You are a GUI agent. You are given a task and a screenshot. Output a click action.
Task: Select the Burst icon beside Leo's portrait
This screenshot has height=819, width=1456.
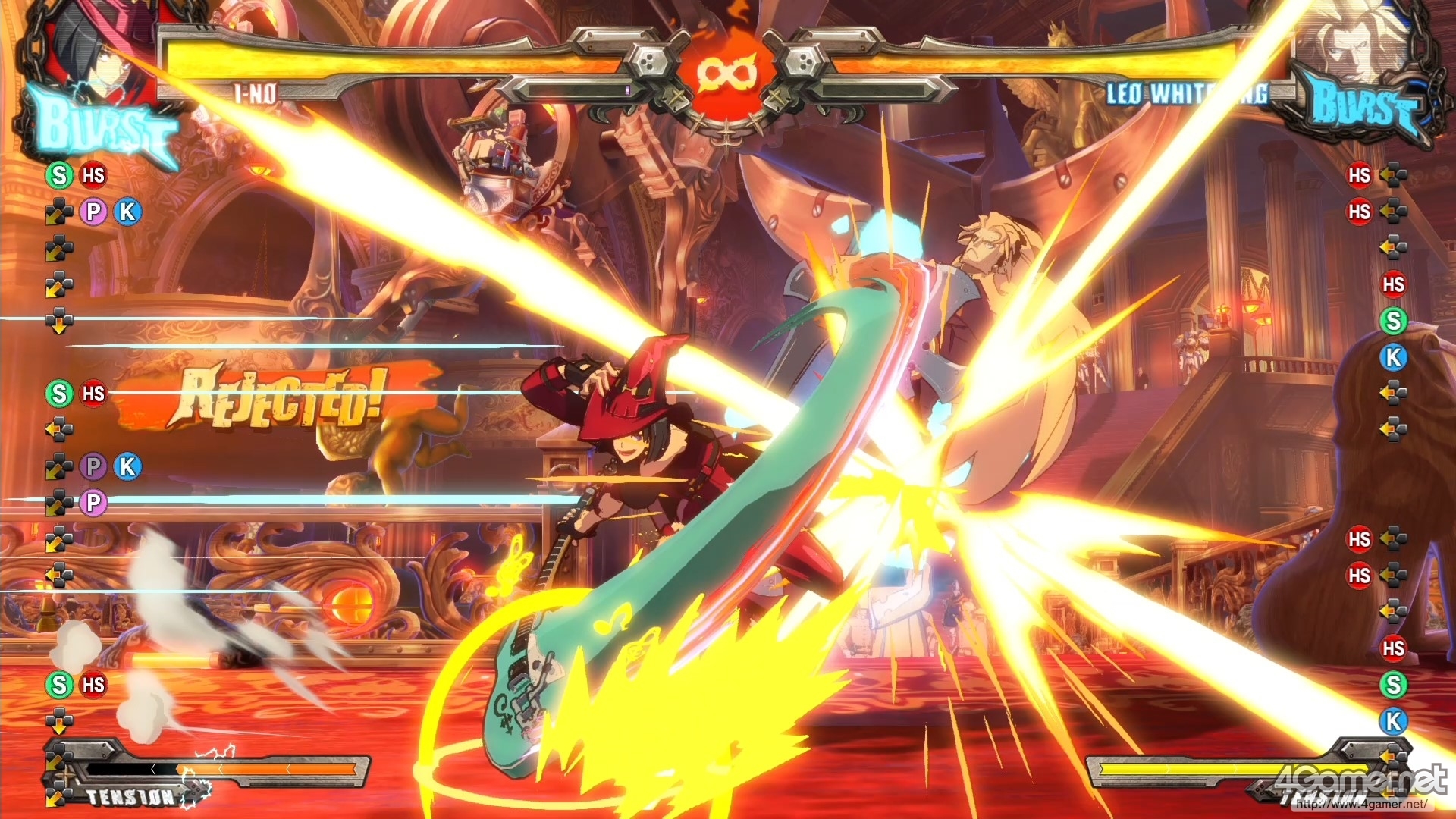click(x=1361, y=106)
